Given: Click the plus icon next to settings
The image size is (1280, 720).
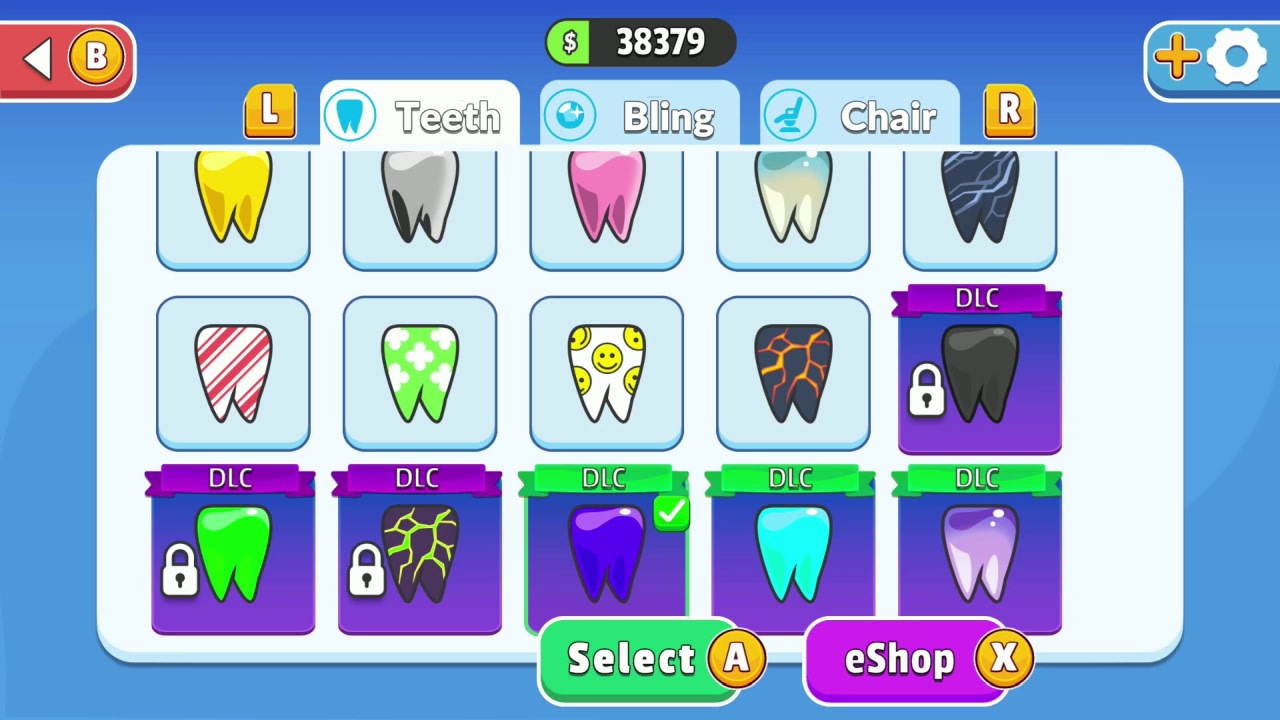Looking at the screenshot, I should (1176, 57).
